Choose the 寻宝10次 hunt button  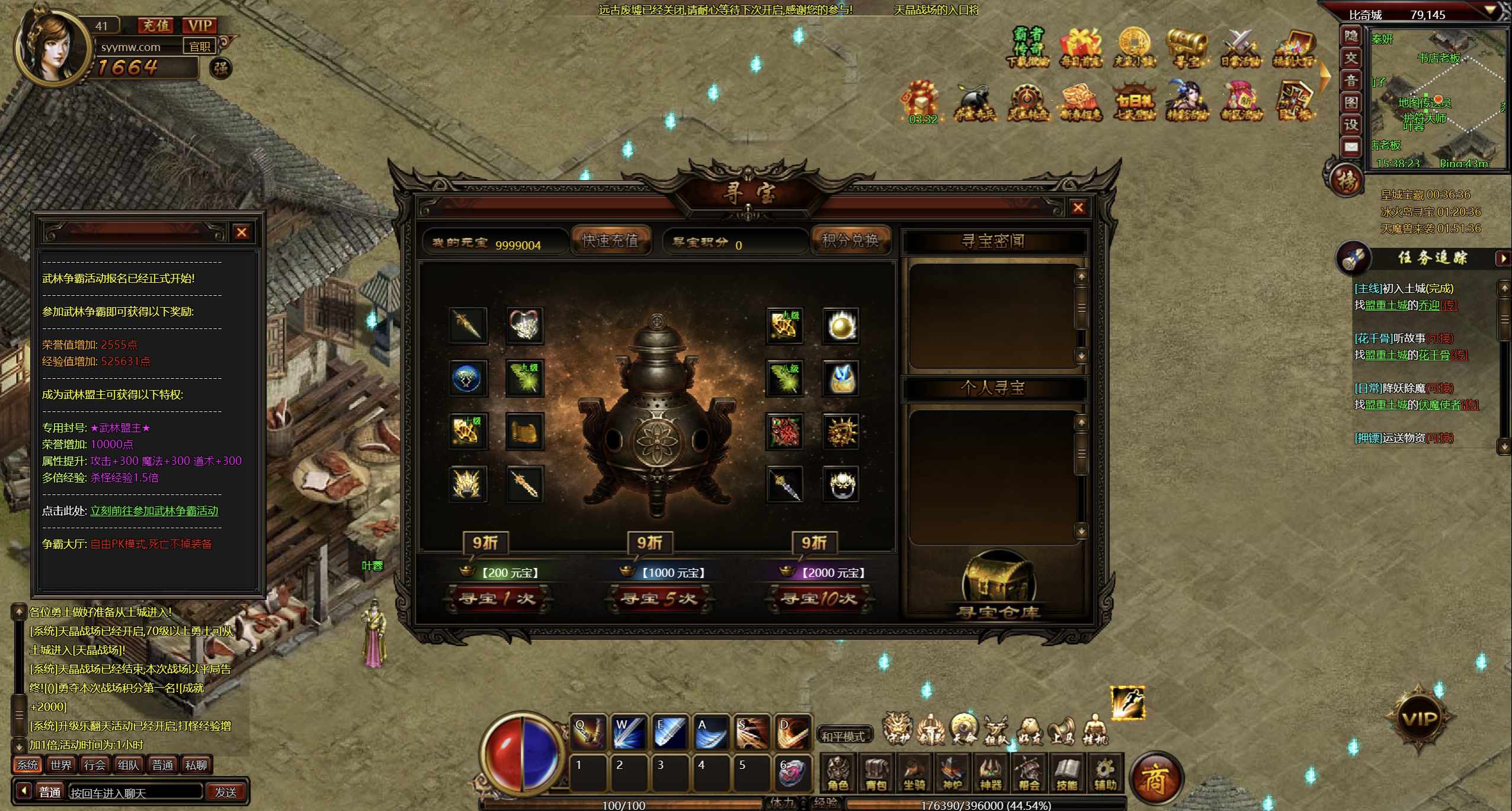818,599
